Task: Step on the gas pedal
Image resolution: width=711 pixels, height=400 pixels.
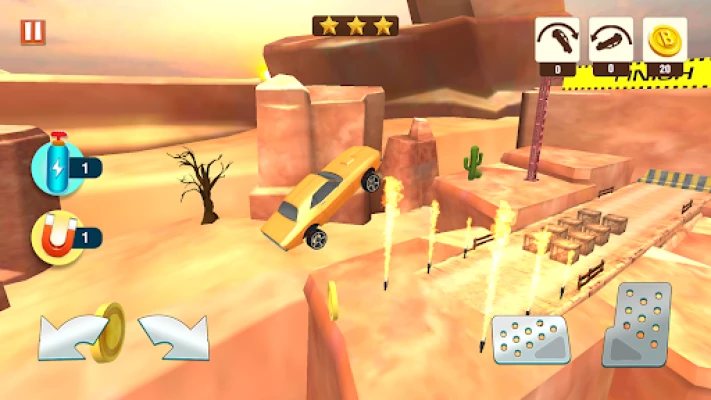Action: coord(637,324)
